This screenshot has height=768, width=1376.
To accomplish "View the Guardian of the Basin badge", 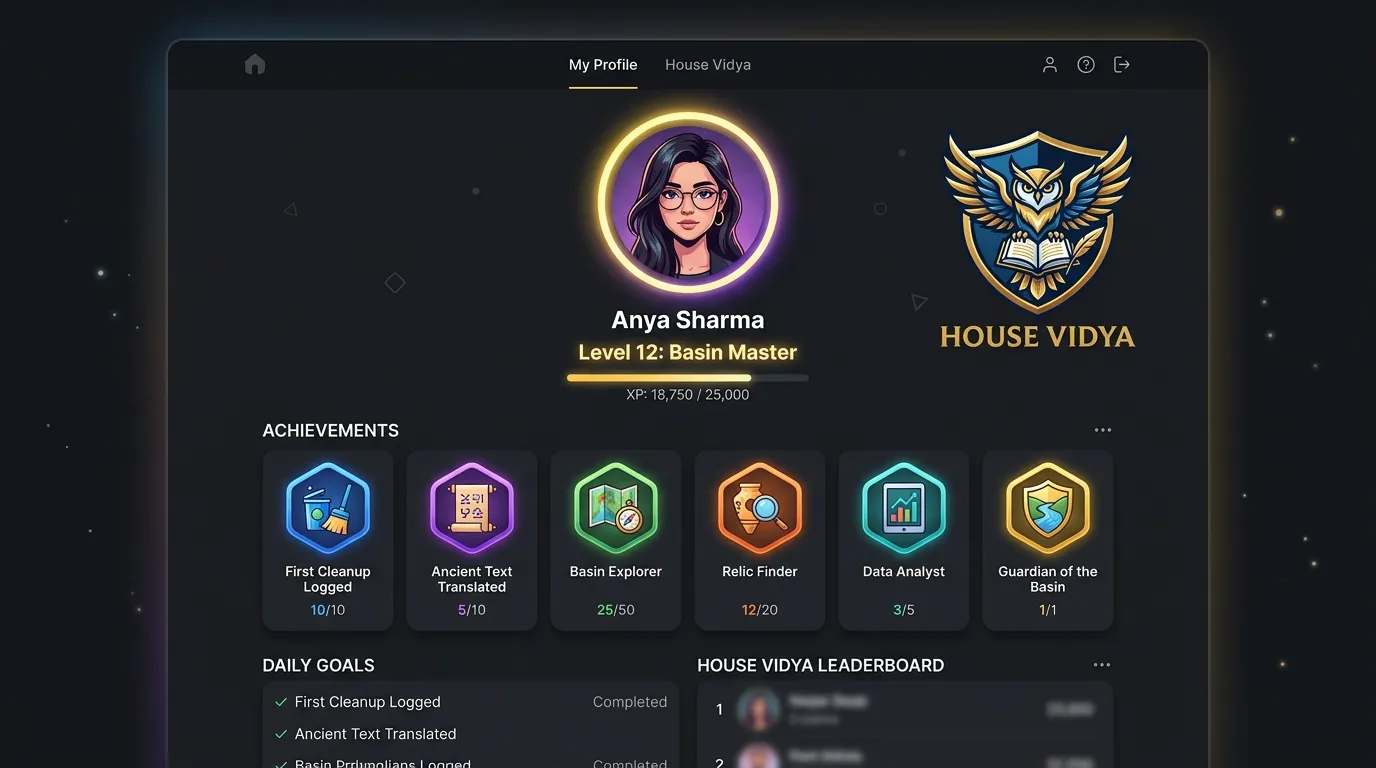I will tap(1048, 508).
